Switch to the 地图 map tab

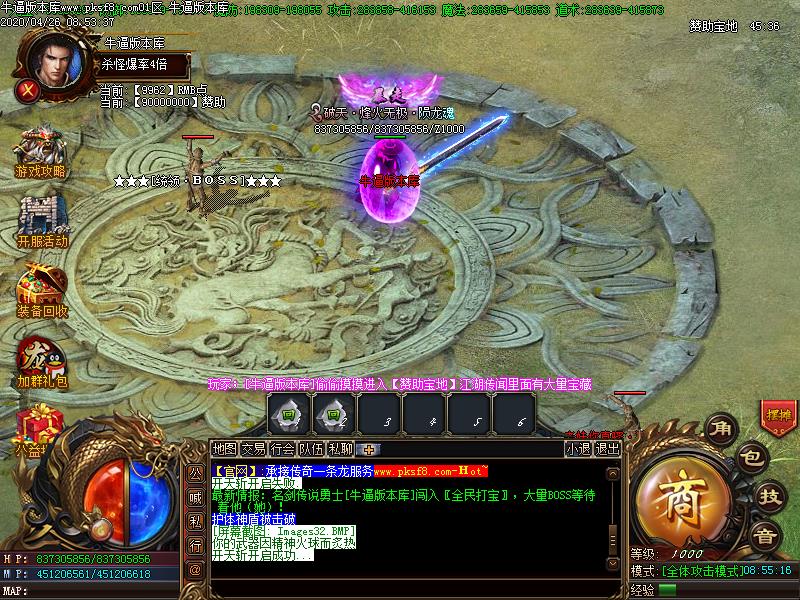[225, 449]
